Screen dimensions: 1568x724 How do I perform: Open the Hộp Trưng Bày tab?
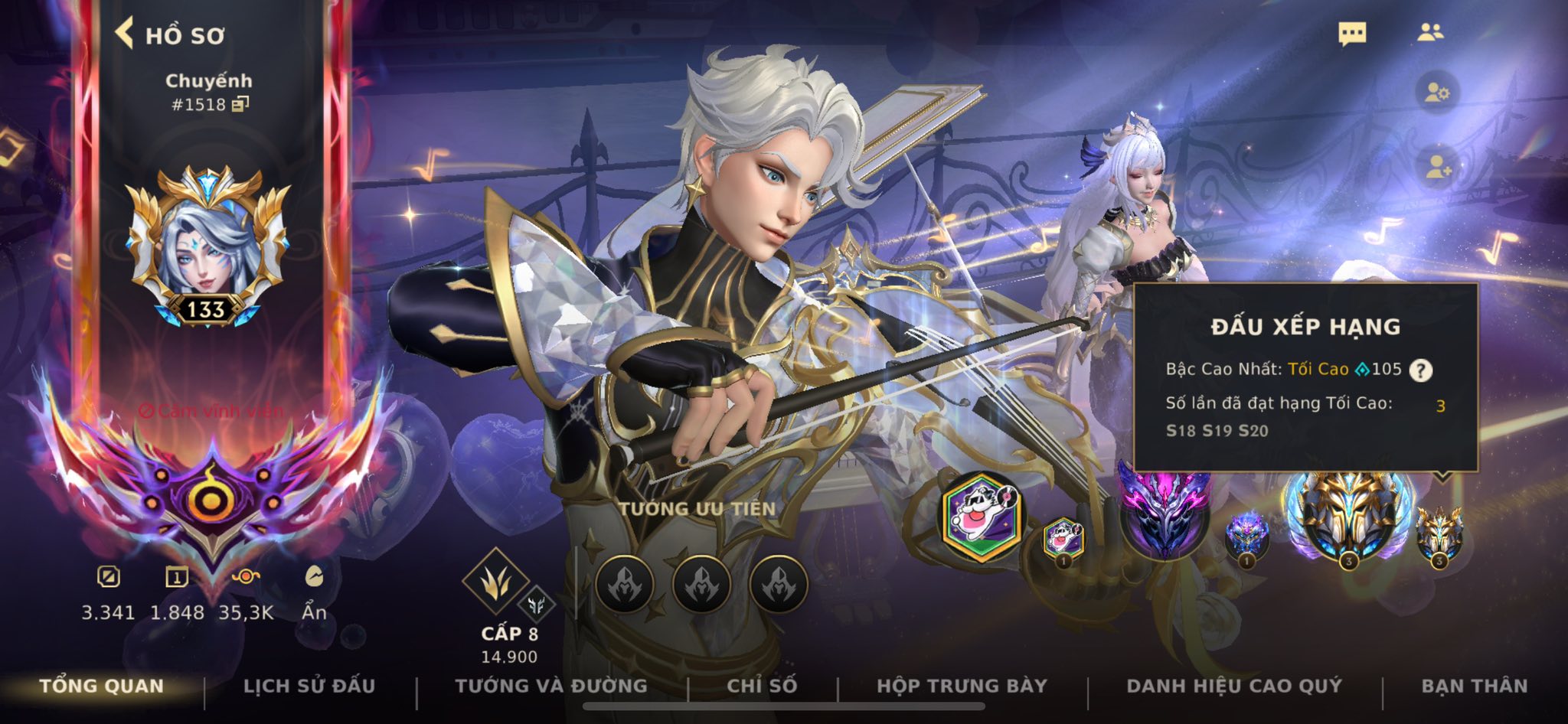tap(962, 686)
